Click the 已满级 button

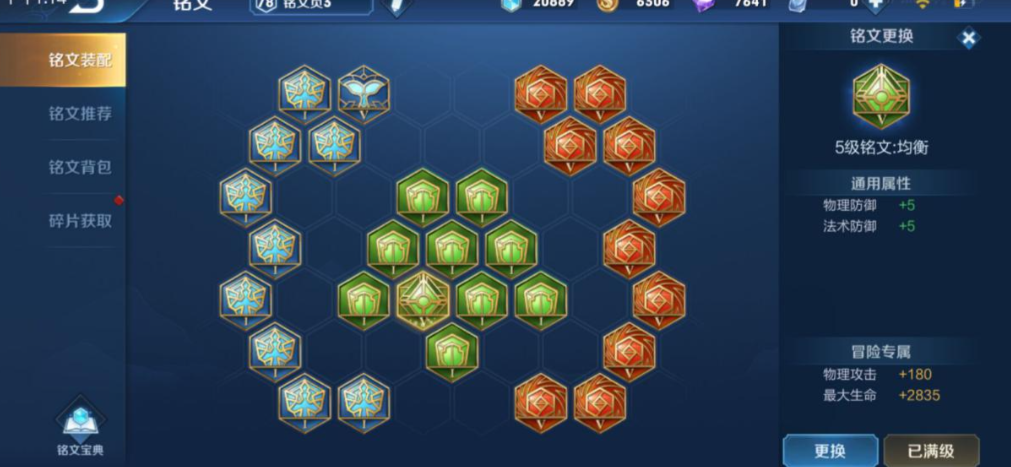(x=930, y=450)
